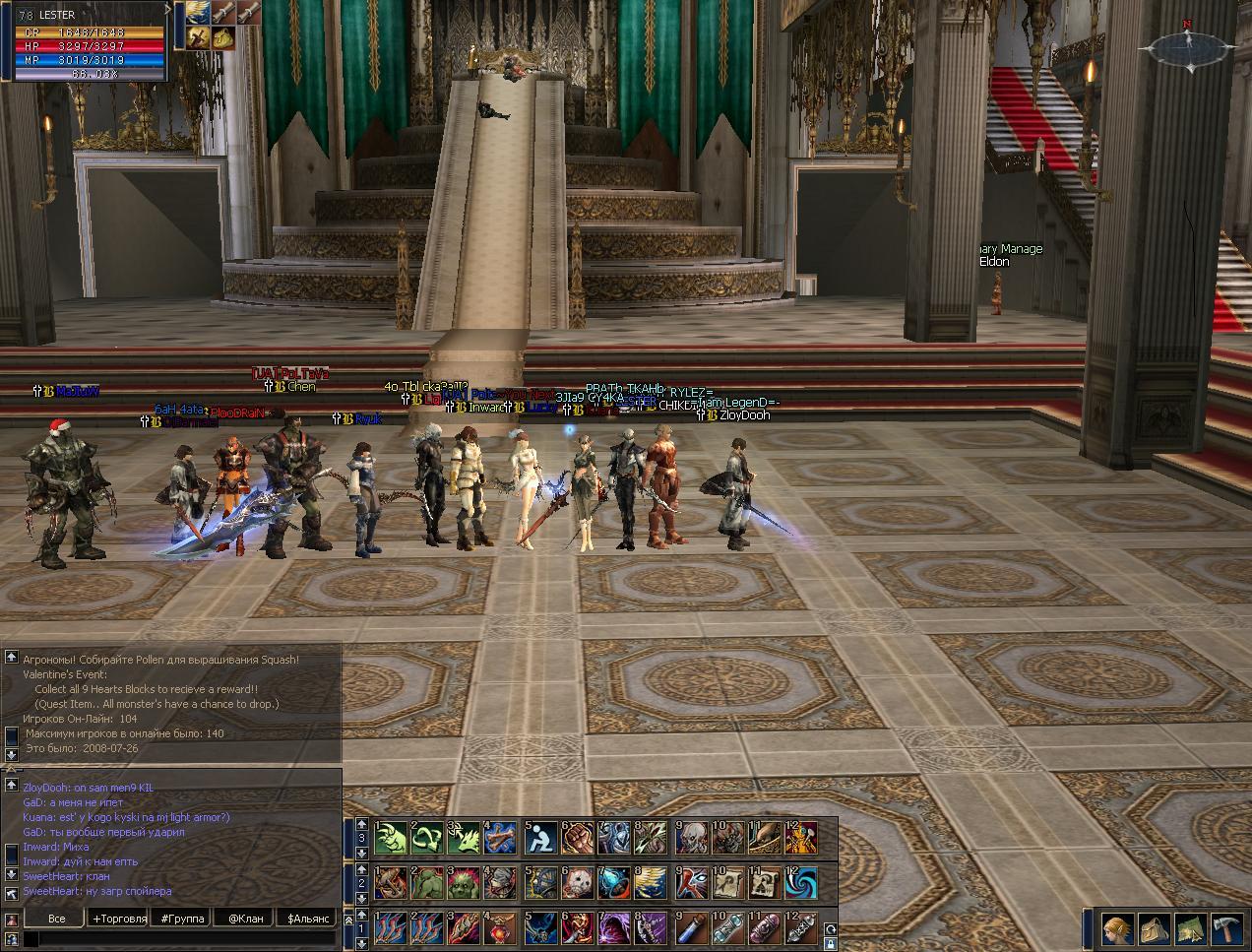This screenshot has height=952, width=1252.
Task: Select the #Группа party chat tab
Action: pos(183,918)
